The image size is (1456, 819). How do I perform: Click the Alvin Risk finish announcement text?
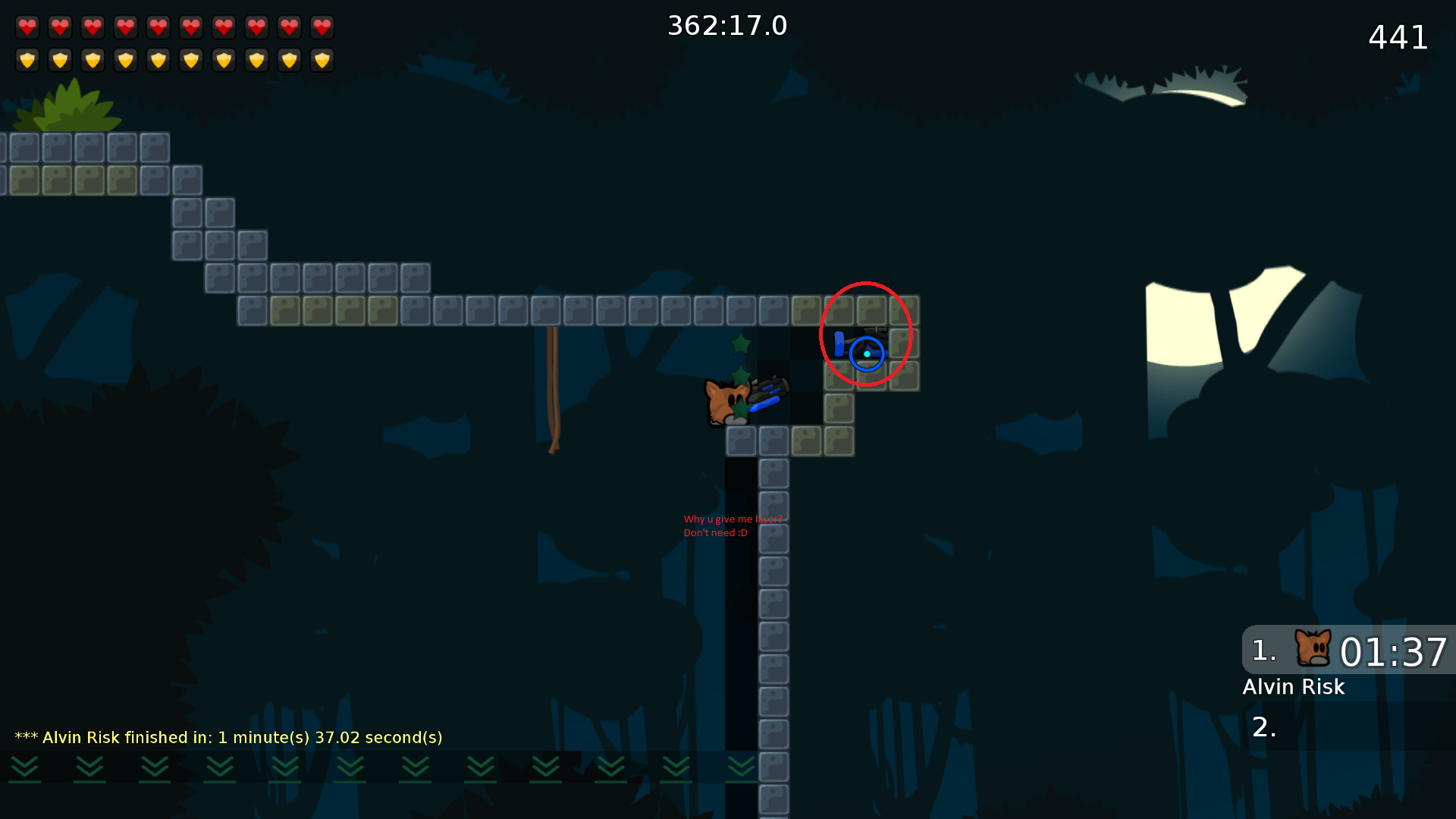(227, 736)
